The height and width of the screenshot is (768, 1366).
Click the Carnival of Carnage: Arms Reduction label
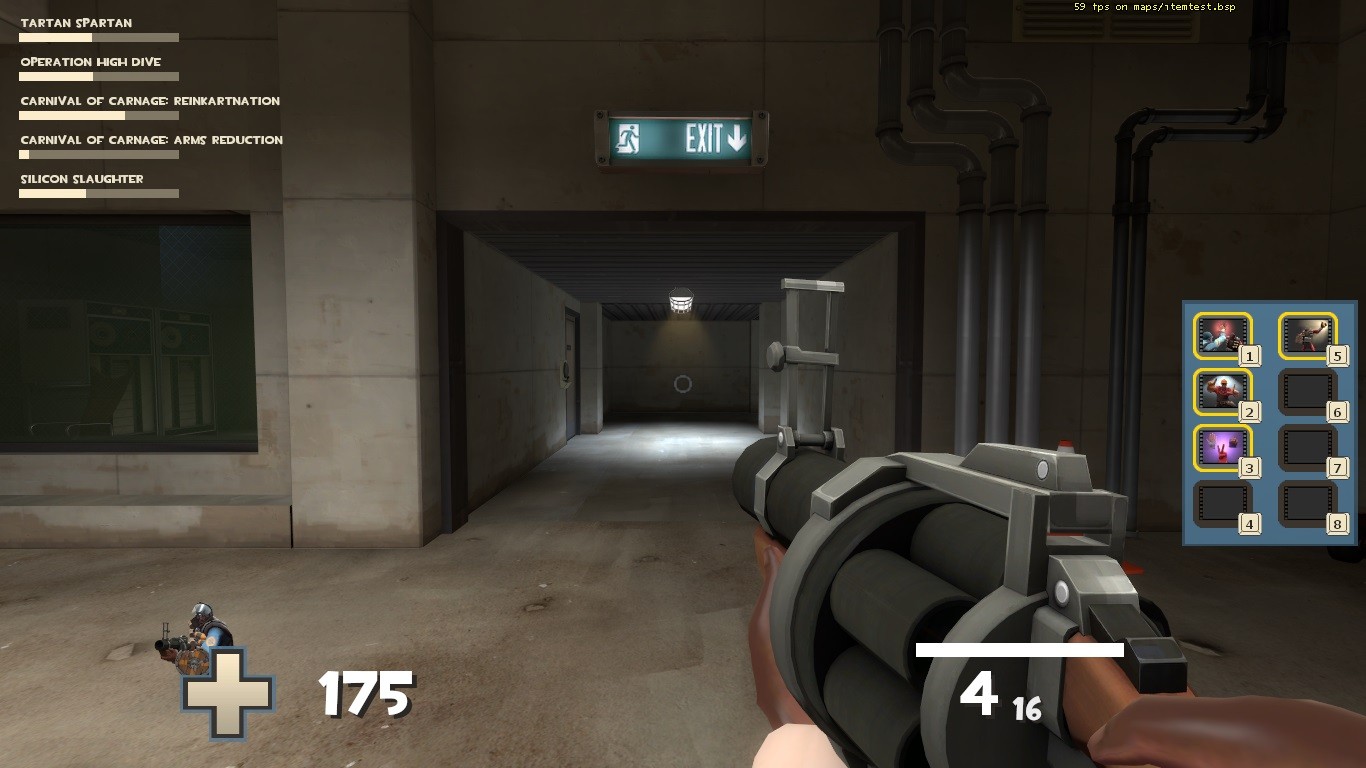(x=150, y=140)
